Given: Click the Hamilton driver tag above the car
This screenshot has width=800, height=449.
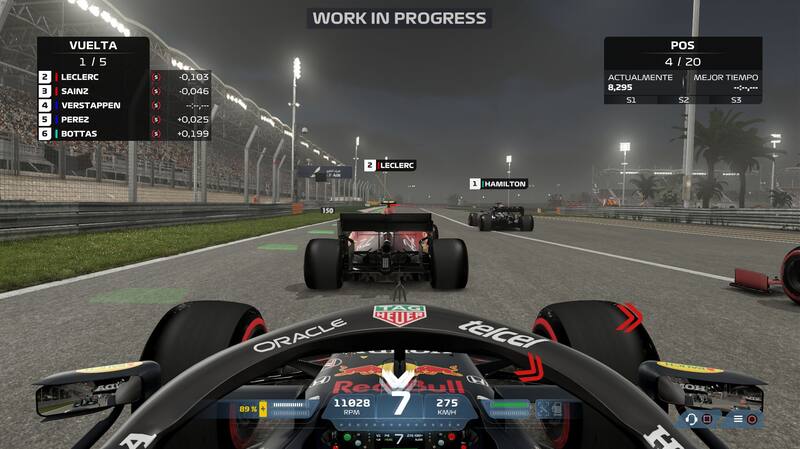Looking at the screenshot, I should 498,184.
